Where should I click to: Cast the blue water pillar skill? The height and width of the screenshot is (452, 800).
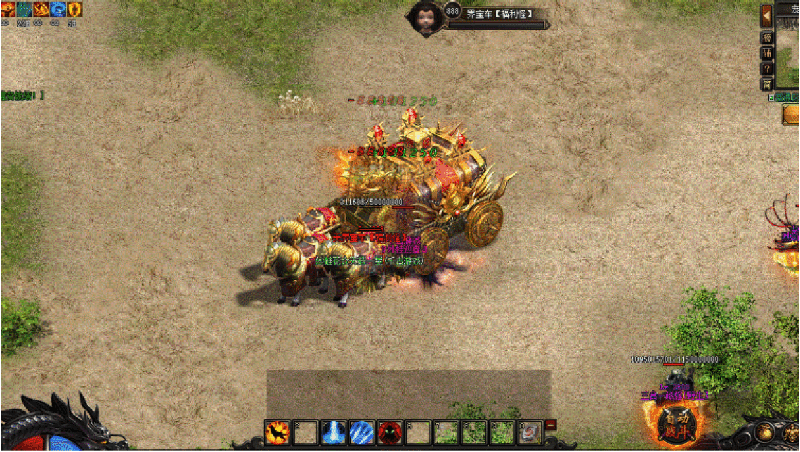click(334, 432)
